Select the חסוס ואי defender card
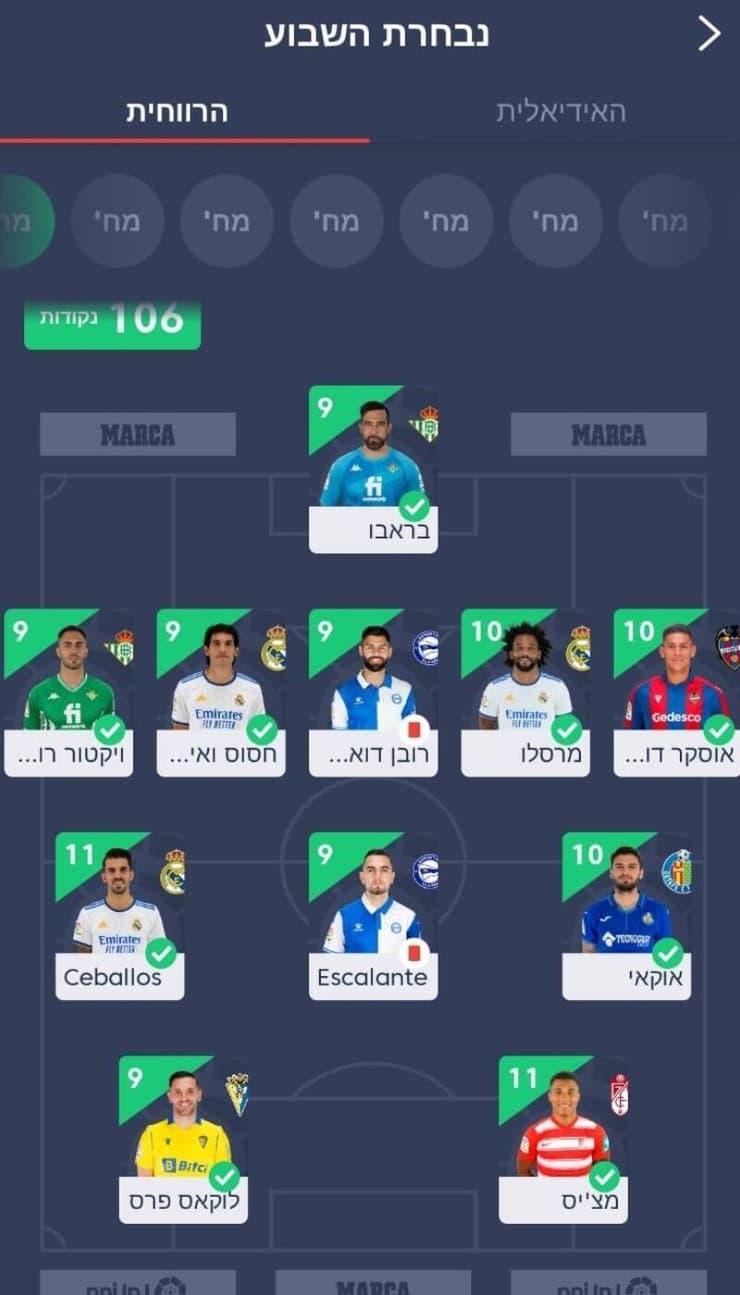The width and height of the screenshot is (740, 1295). coord(221,692)
